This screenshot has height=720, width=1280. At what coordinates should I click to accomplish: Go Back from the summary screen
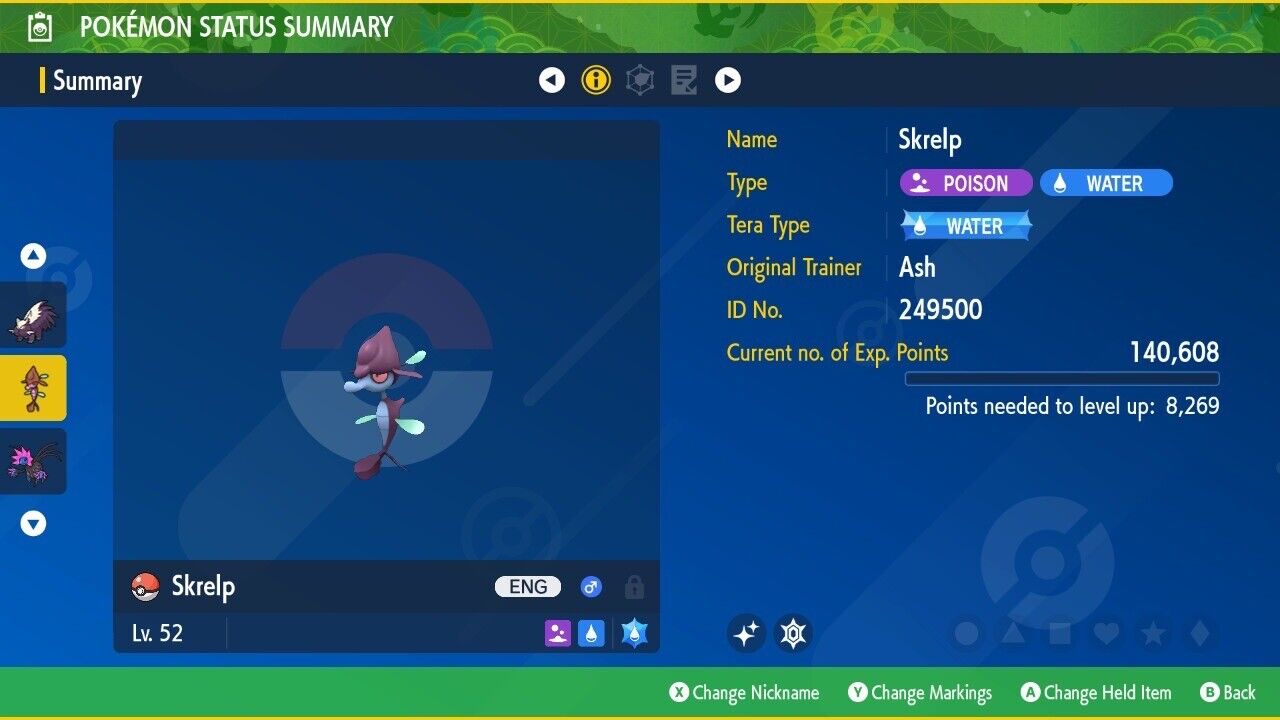pos(1228,693)
